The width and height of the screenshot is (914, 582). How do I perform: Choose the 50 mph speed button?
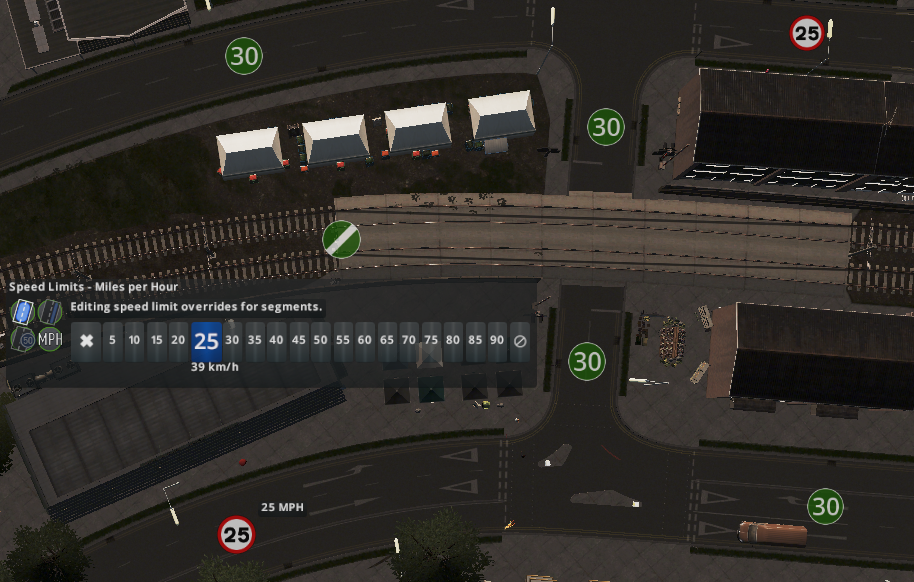321,340
